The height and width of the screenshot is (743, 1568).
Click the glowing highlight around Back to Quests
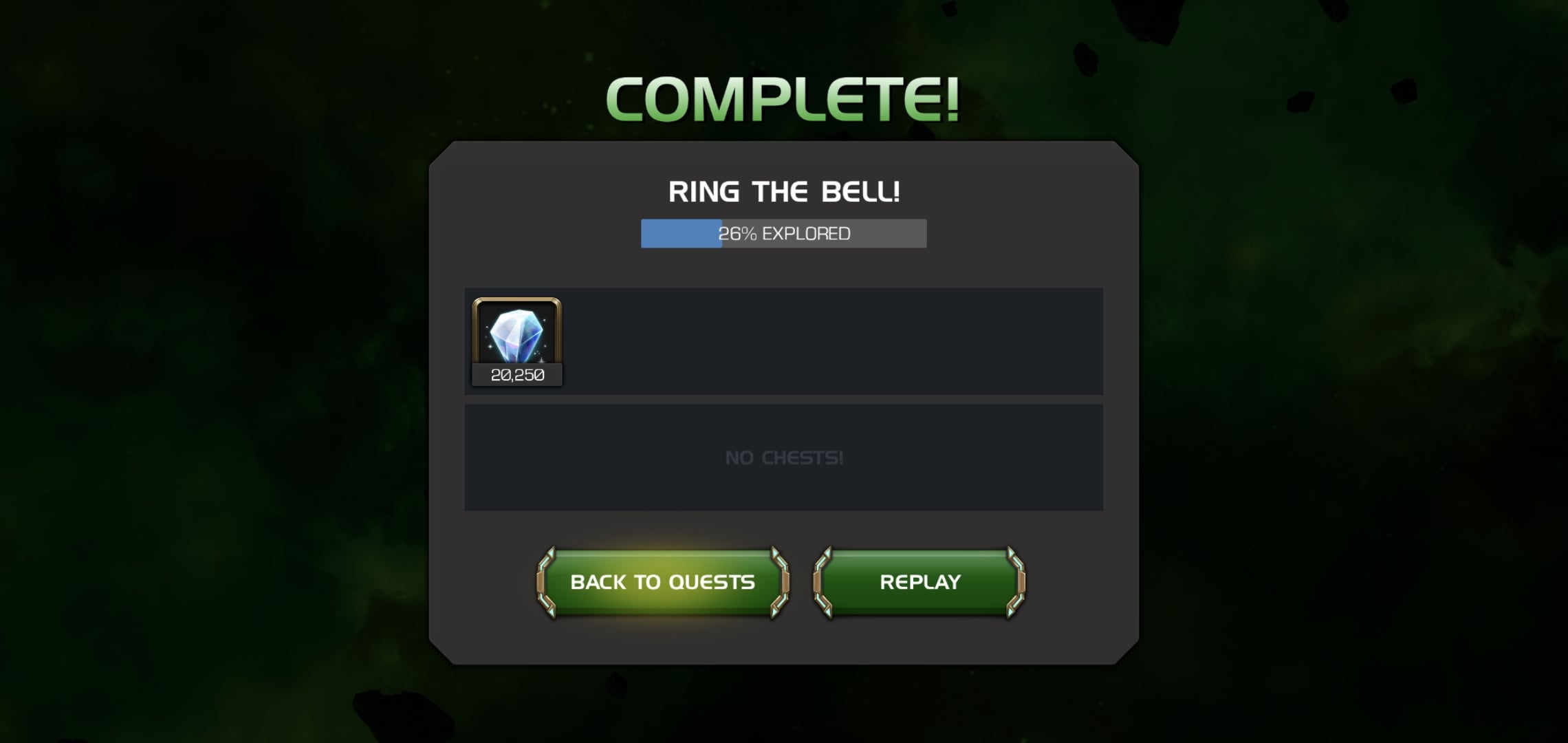pyautogui.click(x=662, y=623)
